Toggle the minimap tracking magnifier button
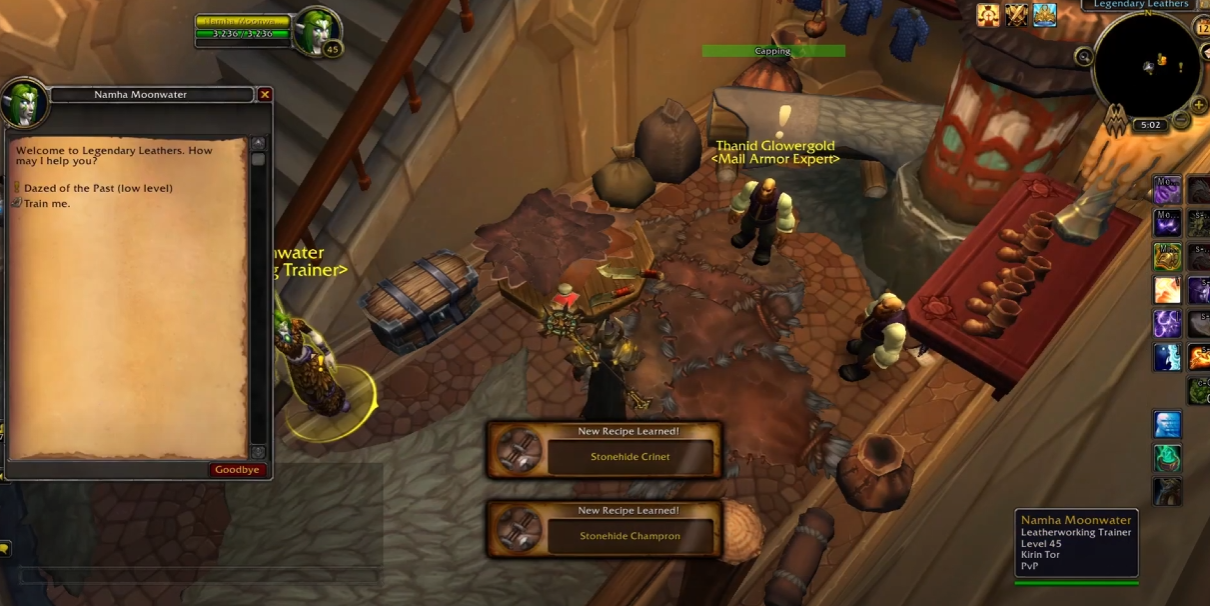Screen dimensions: 1210x606 click(x=1084, y=57)
